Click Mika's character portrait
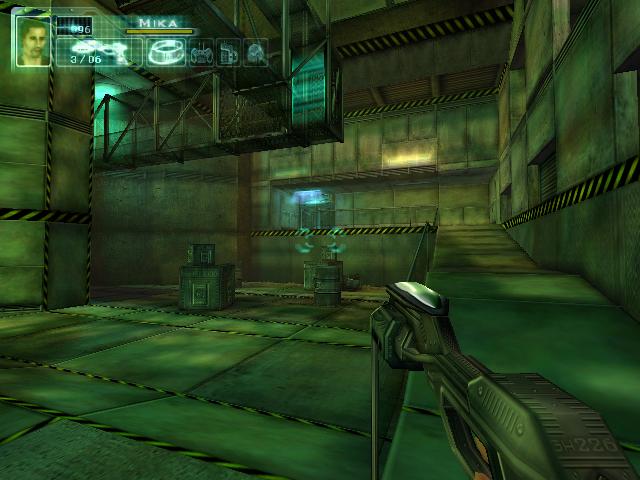The width and height of the screenshot is (640, 480). 33,41
